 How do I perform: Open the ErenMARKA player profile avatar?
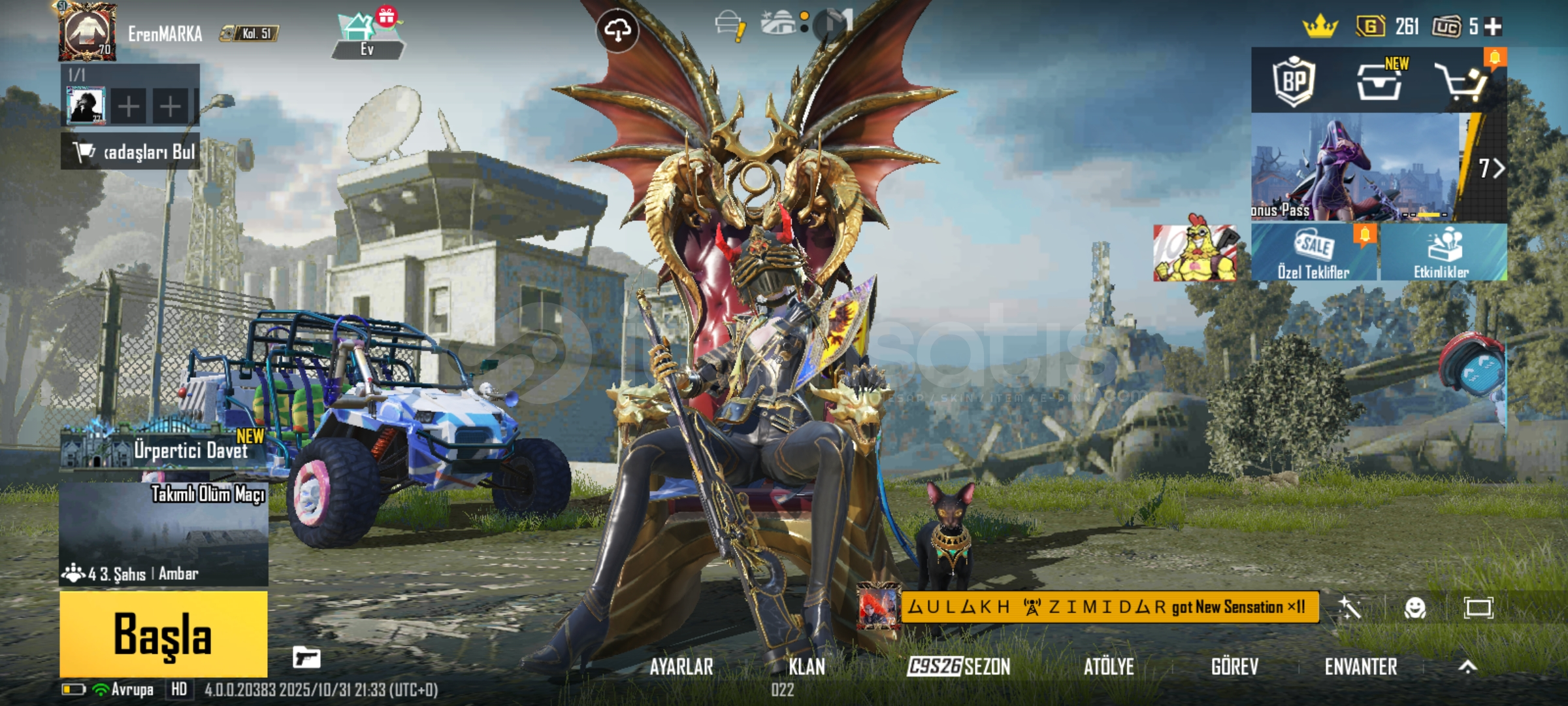tap(88, 31)
